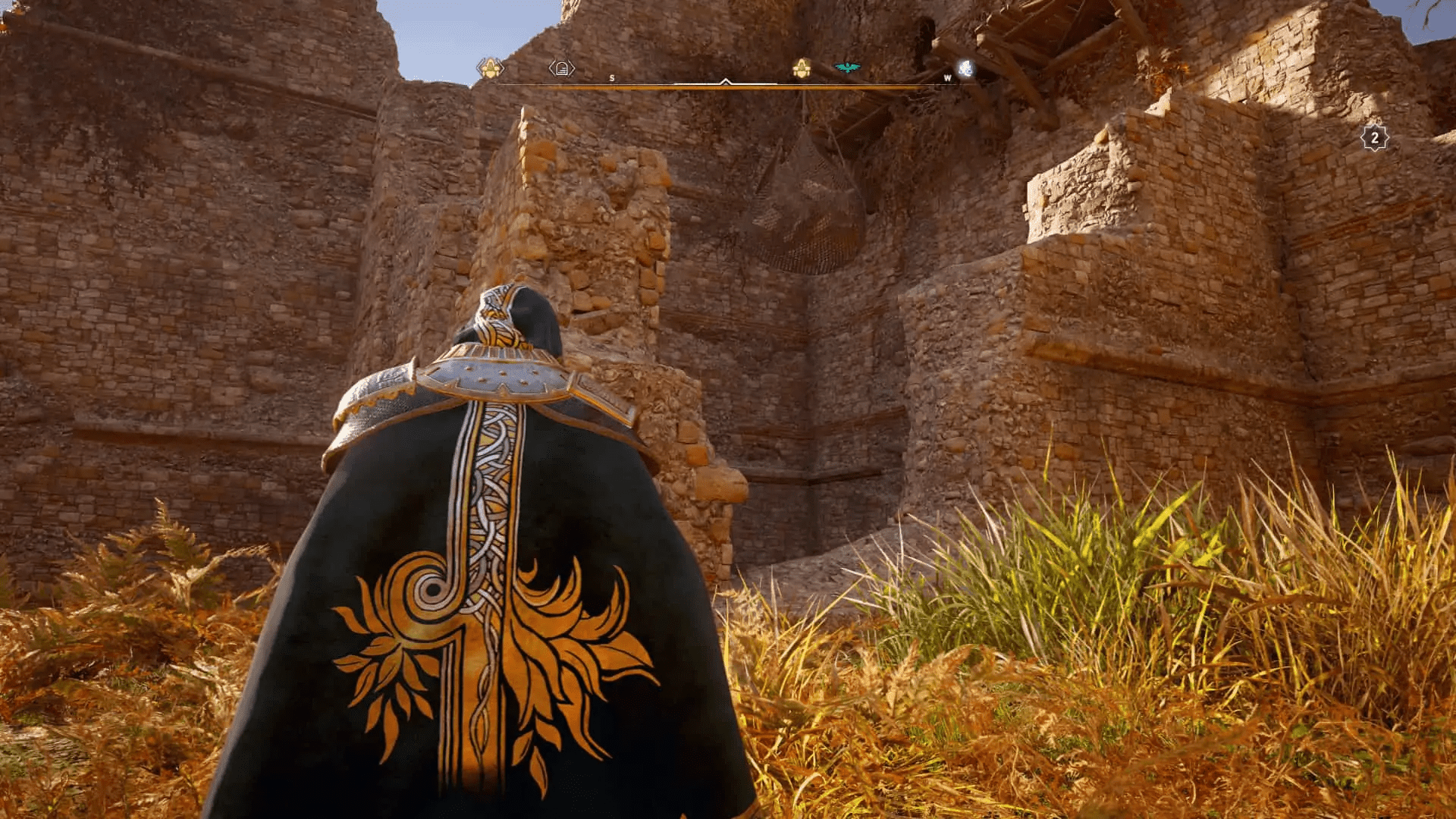Screen dimensions: 1456x819
Task: Select the yellow gear wealth icon near compass center
Action: tap(803, 69)
